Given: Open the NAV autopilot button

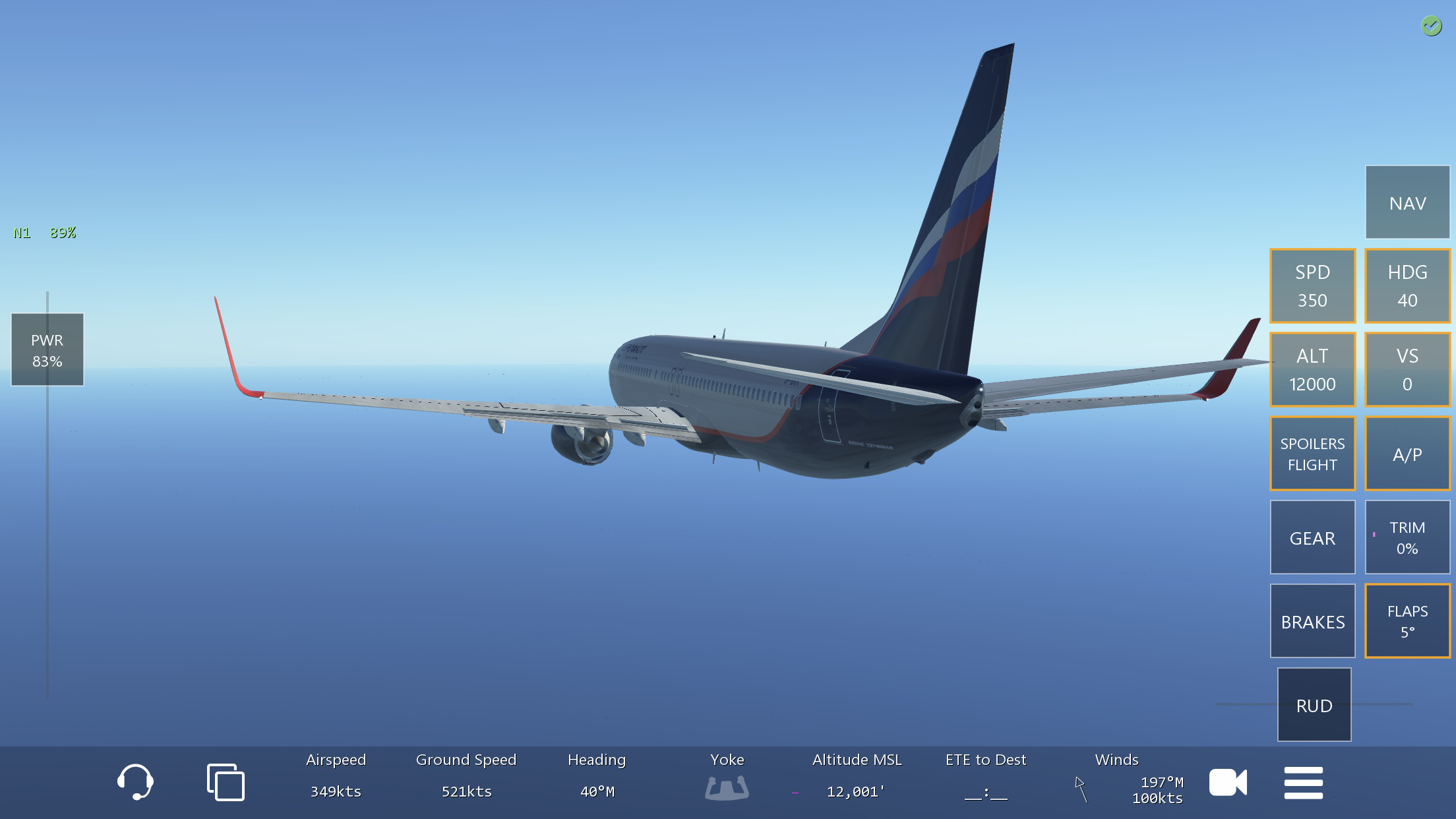Looking at the screenshot, I should point(1407,202).
